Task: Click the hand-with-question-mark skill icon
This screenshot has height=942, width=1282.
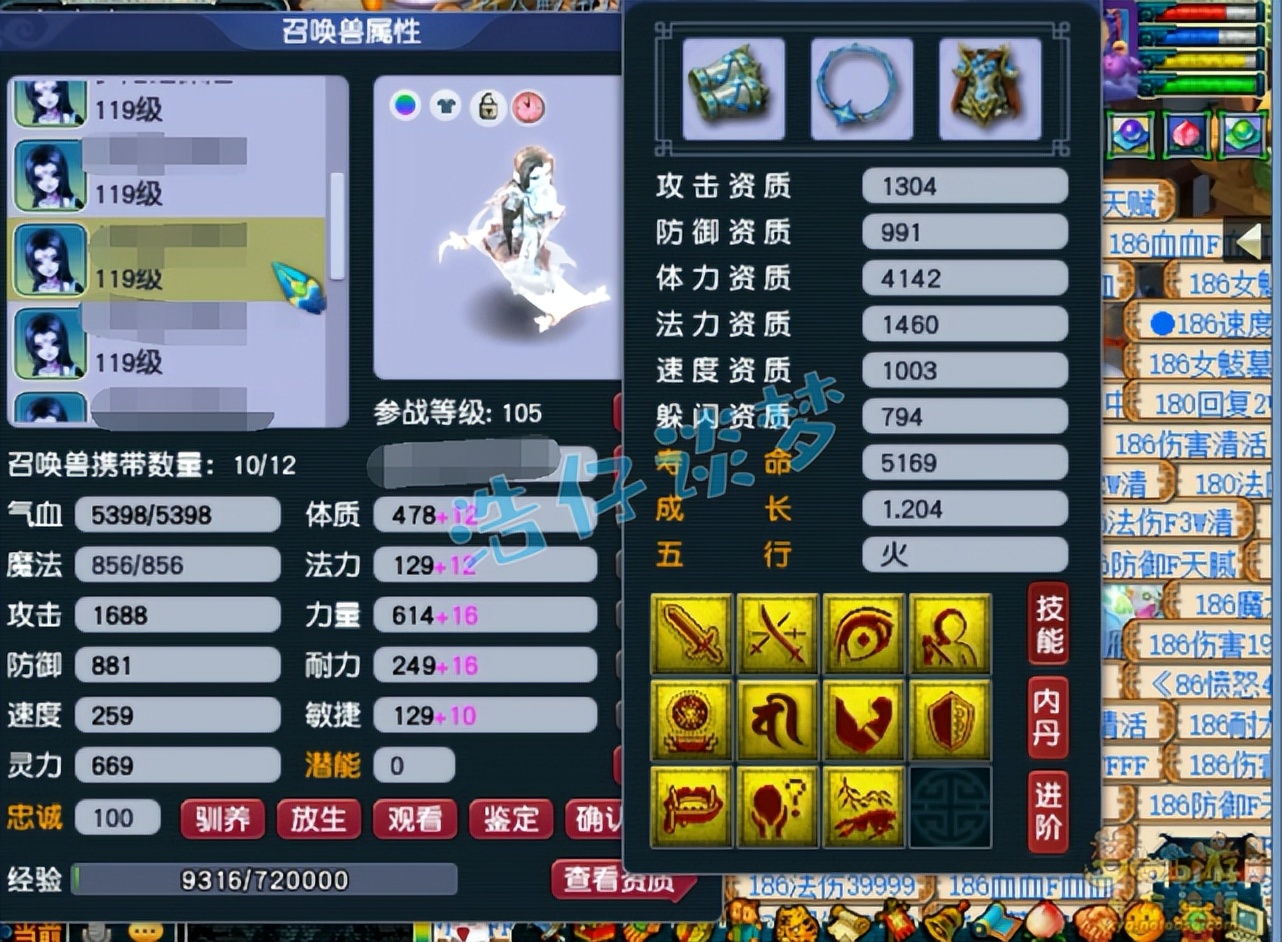Action: pyautogui.click(x=778, y=806)
